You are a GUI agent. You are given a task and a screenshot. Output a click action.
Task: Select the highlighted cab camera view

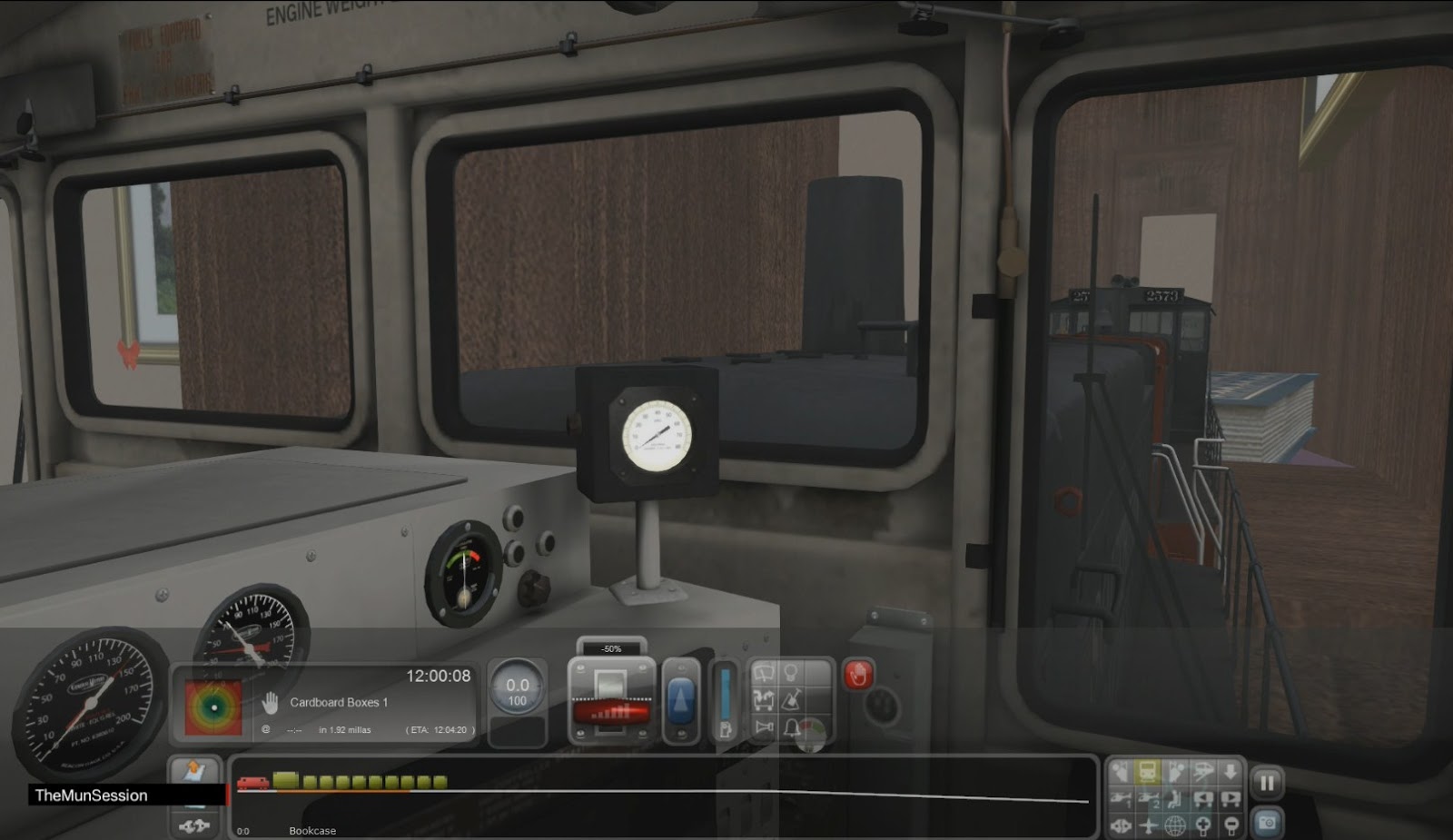click(x=1149, y=772)
